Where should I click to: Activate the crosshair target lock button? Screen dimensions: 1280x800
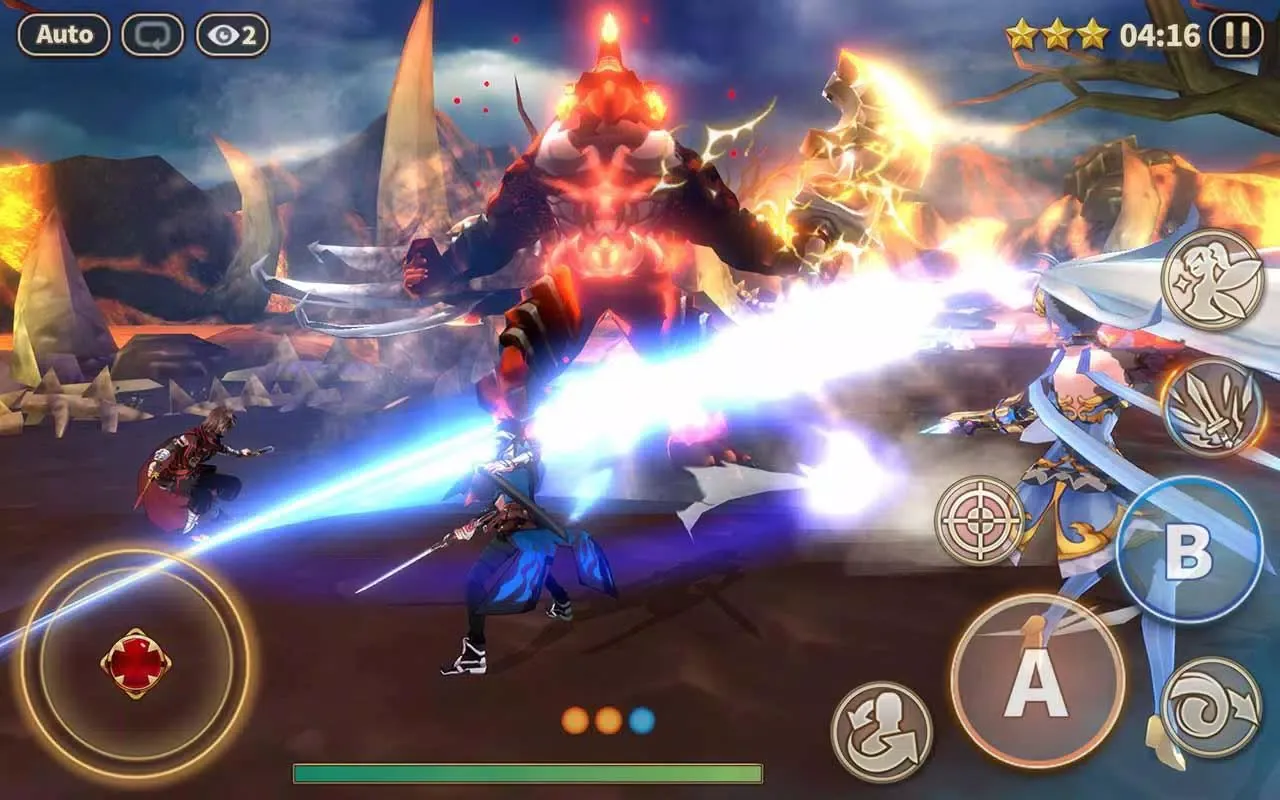point(980,520)
